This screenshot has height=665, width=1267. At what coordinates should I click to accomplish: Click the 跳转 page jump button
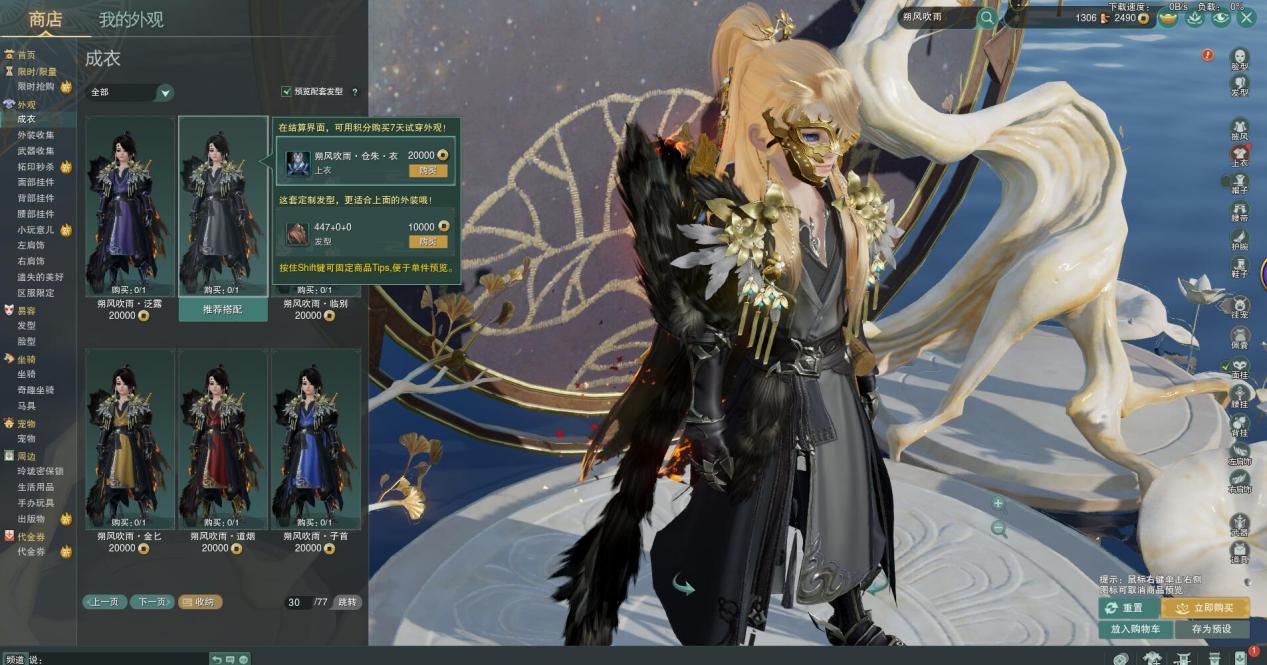pos(346,602)
